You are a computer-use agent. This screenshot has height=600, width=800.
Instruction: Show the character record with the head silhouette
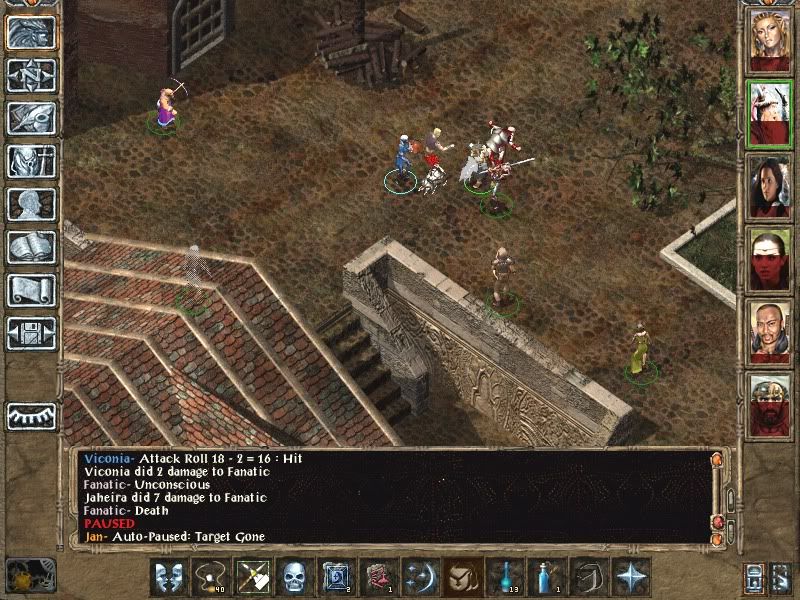pyautogui.click(x=32, y=204)
